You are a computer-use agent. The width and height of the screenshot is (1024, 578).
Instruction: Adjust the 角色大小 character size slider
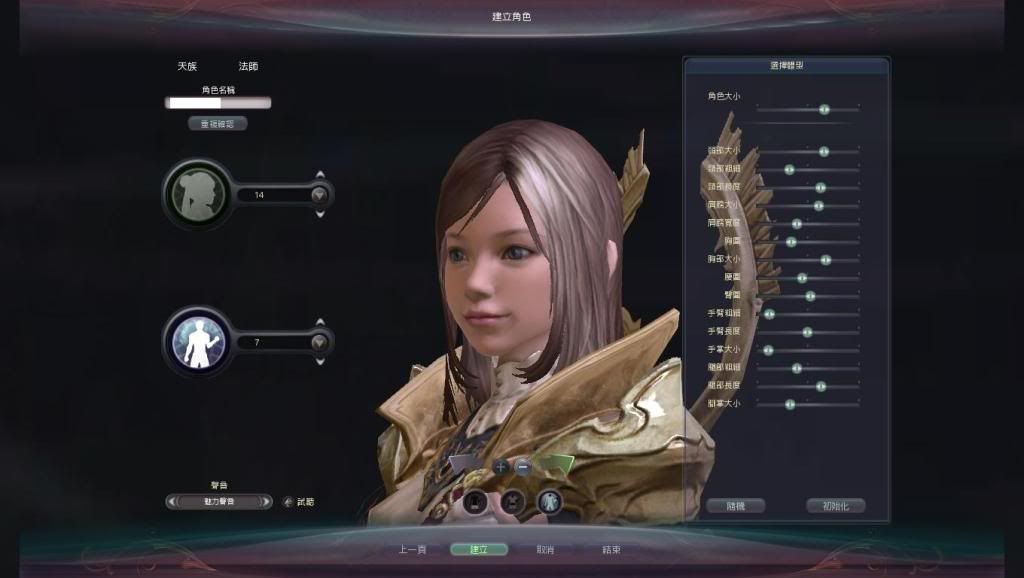[x=824, y=109]
